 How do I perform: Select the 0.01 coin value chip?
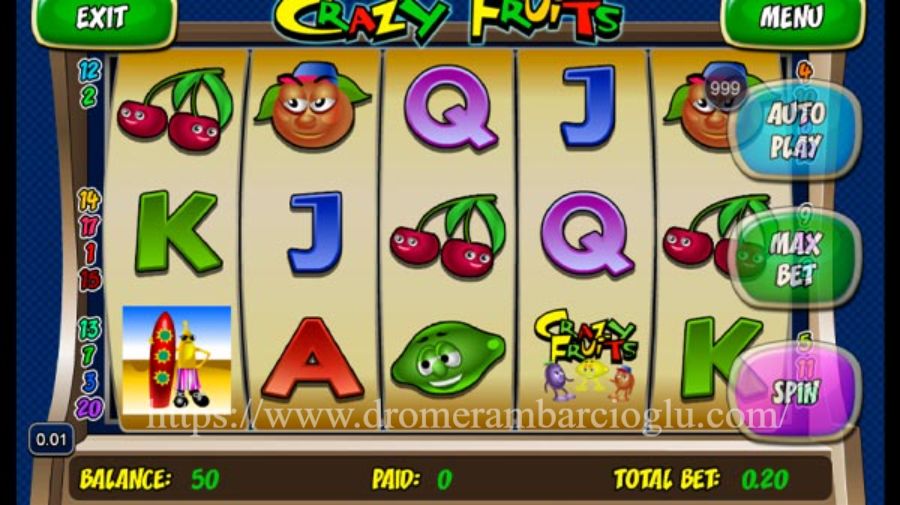51,439
